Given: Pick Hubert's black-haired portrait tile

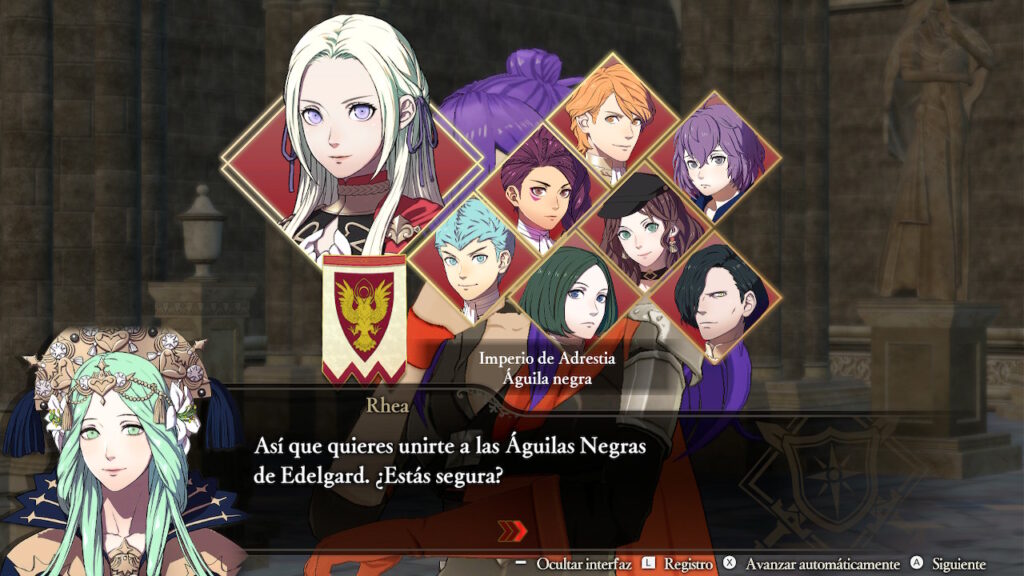Looking at the screenshot, I should [714, 297].
